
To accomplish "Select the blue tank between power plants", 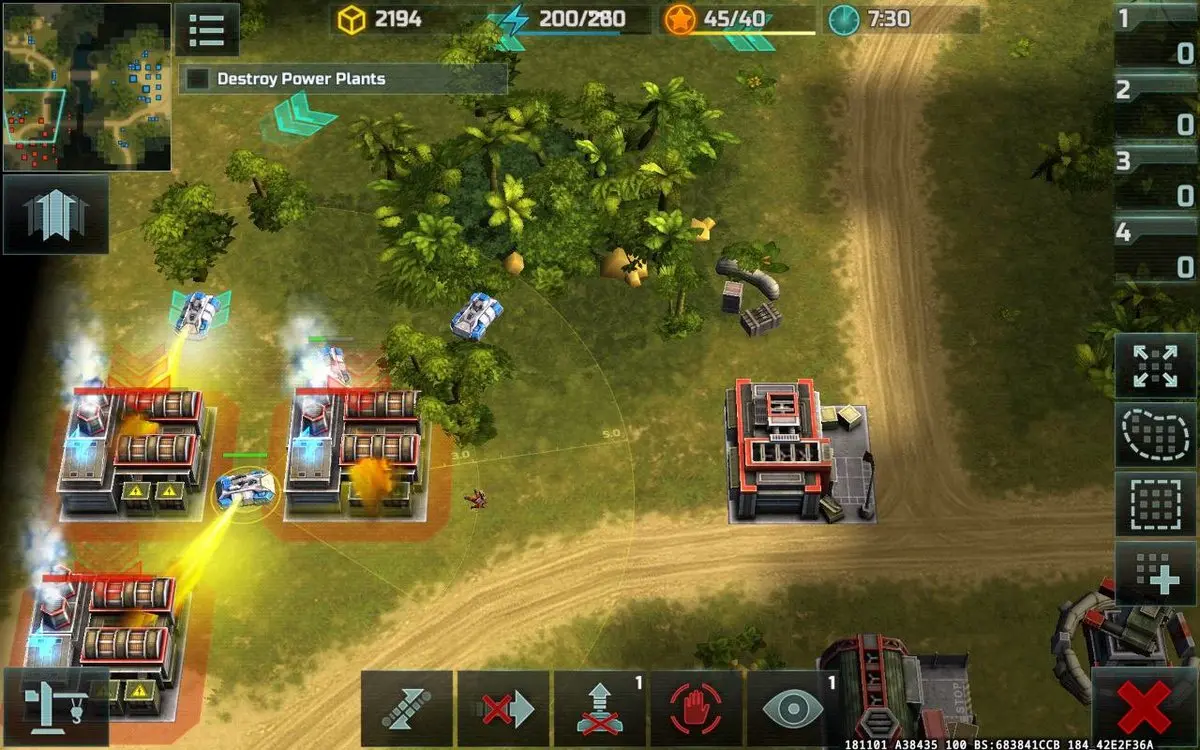I will point(244,489).
